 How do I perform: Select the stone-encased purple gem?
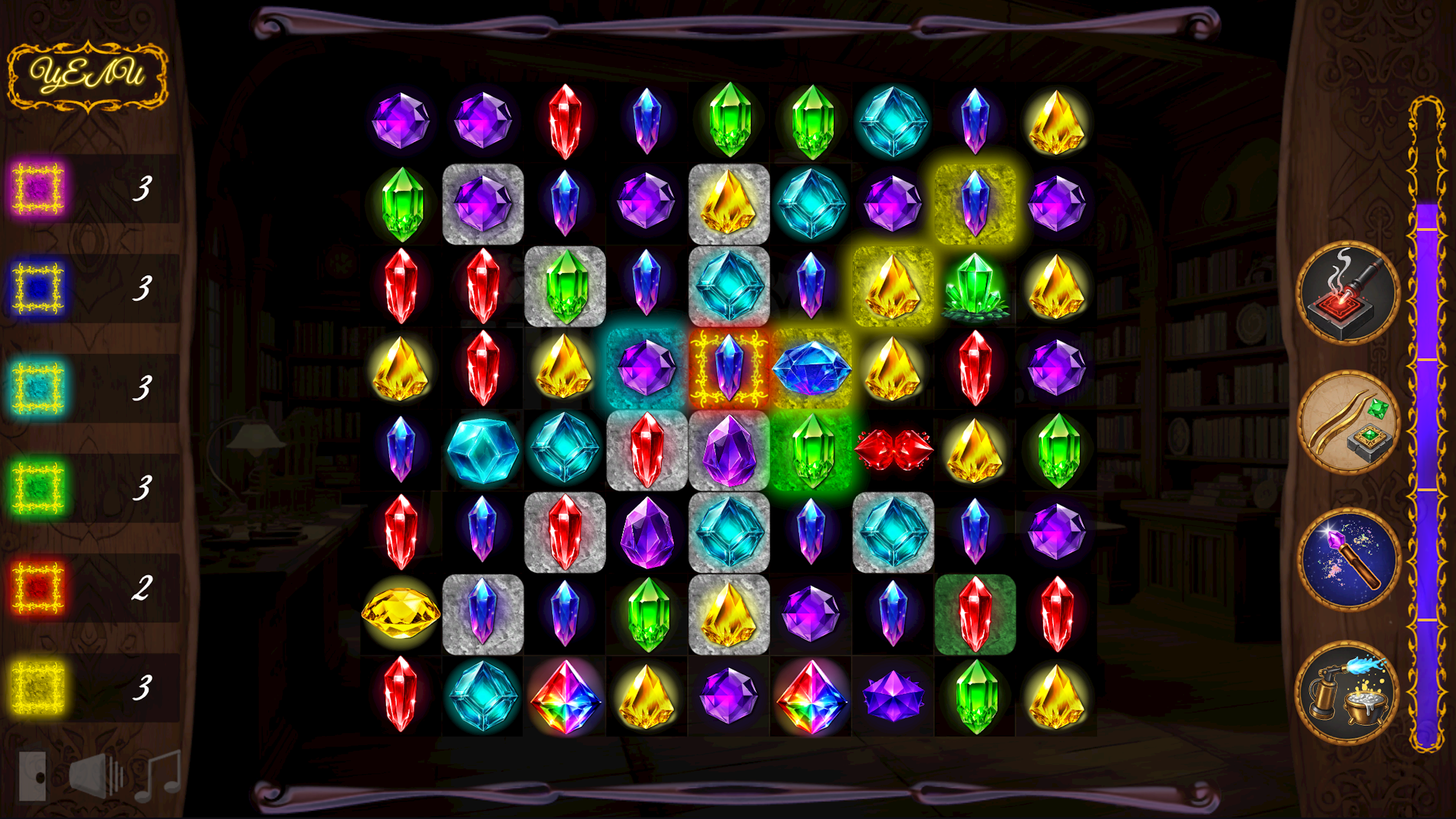(483, 203)
